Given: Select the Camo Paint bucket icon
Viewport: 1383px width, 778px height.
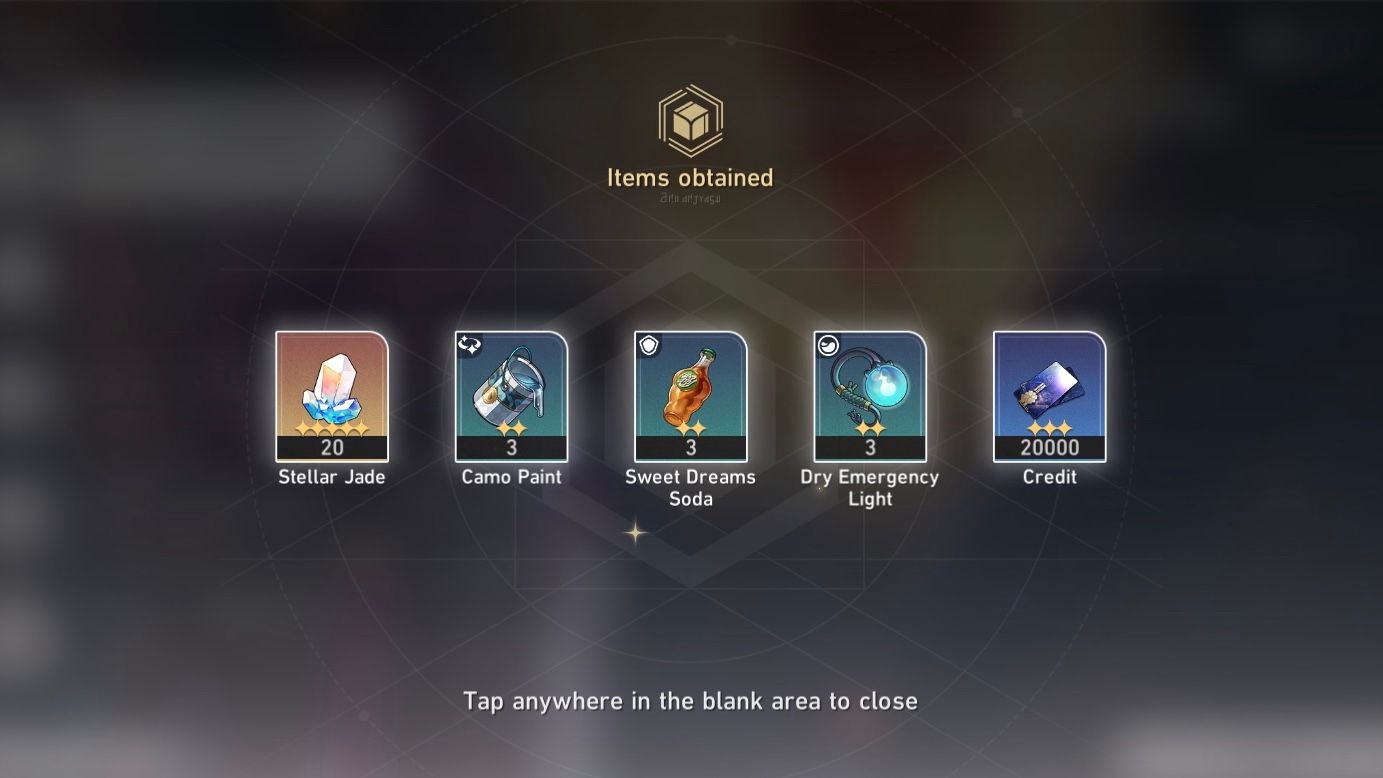Looking at the screenshot, I should (x=510, y=390).
